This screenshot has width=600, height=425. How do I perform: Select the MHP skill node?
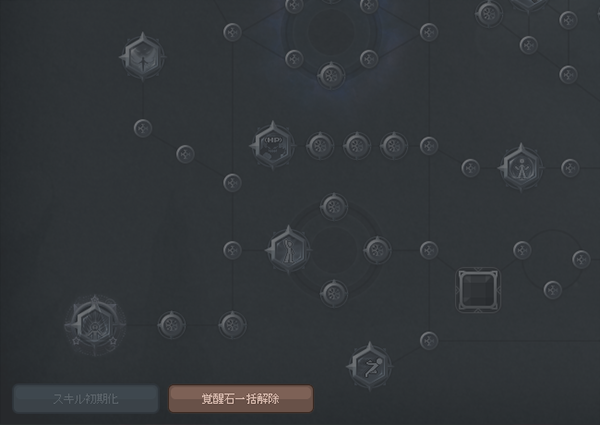click(x=272, y=144)
